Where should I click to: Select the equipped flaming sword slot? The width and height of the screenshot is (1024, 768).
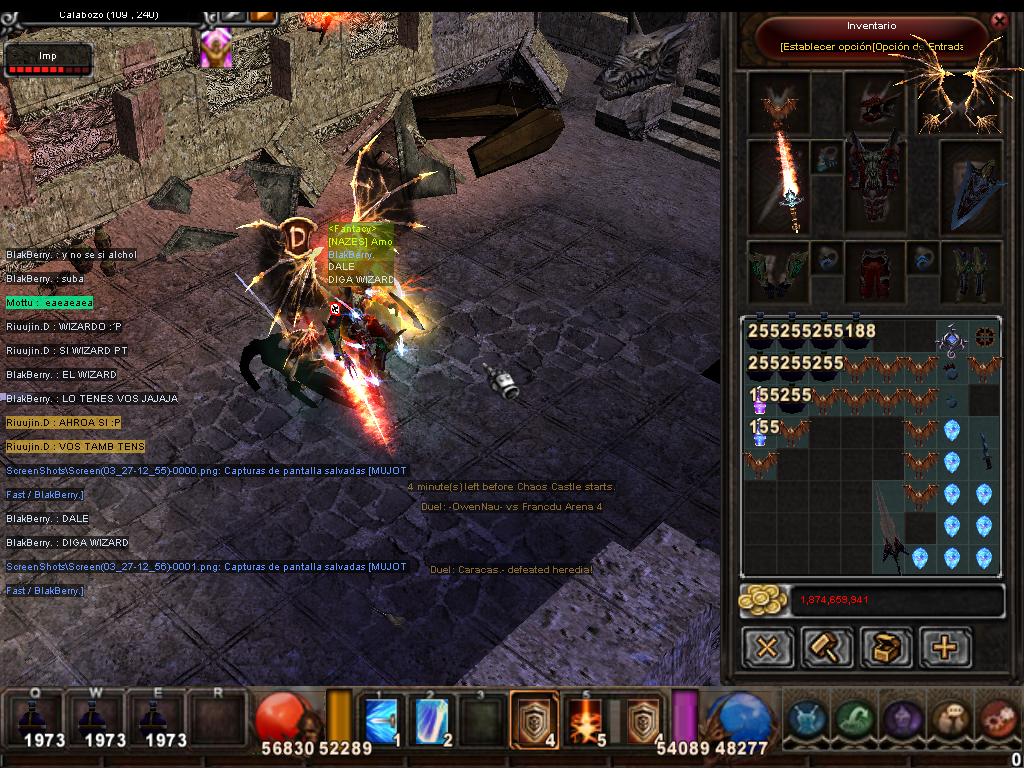(779, 187)
